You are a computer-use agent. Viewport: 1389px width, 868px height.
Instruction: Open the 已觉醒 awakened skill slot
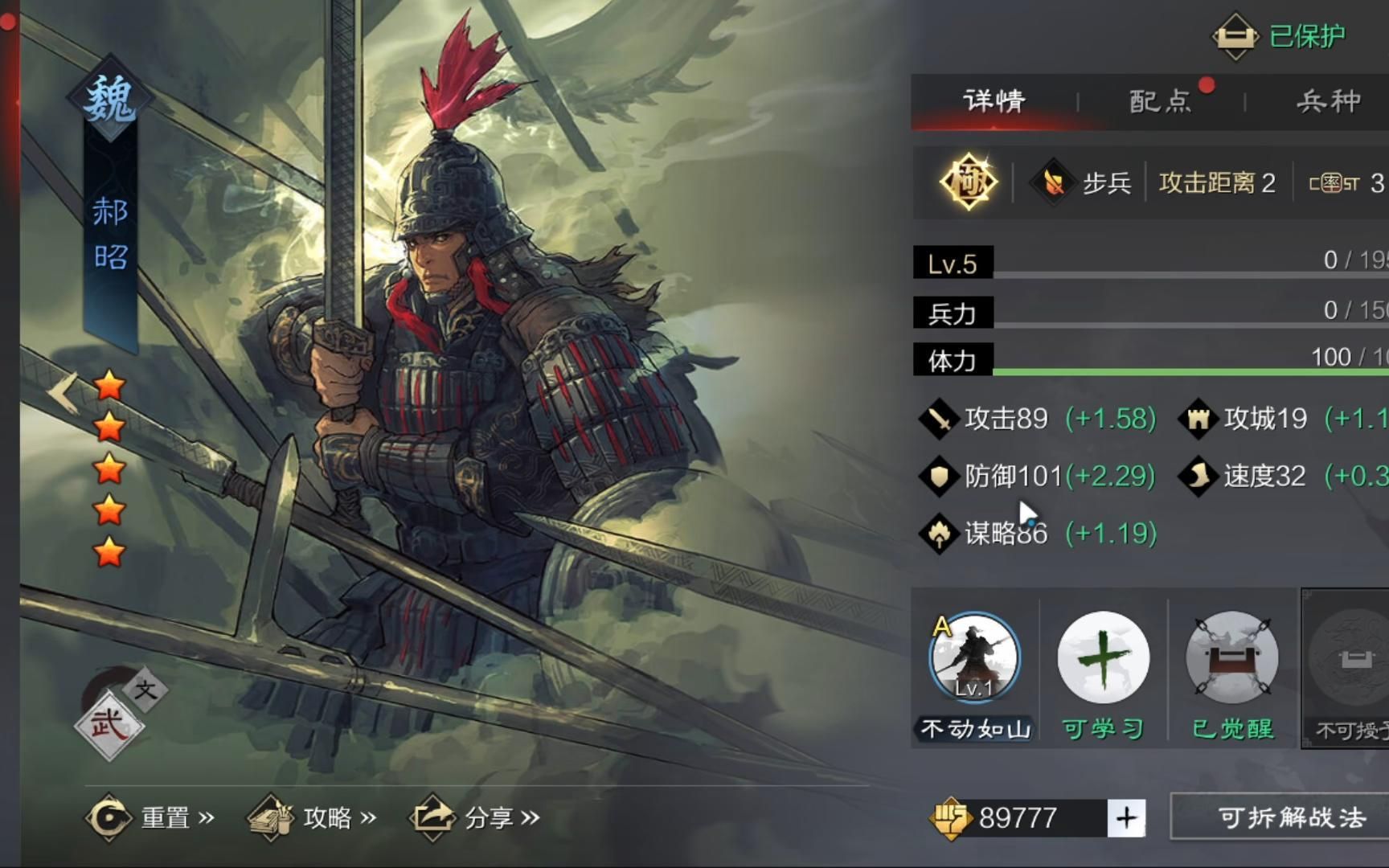[1231, 659]
